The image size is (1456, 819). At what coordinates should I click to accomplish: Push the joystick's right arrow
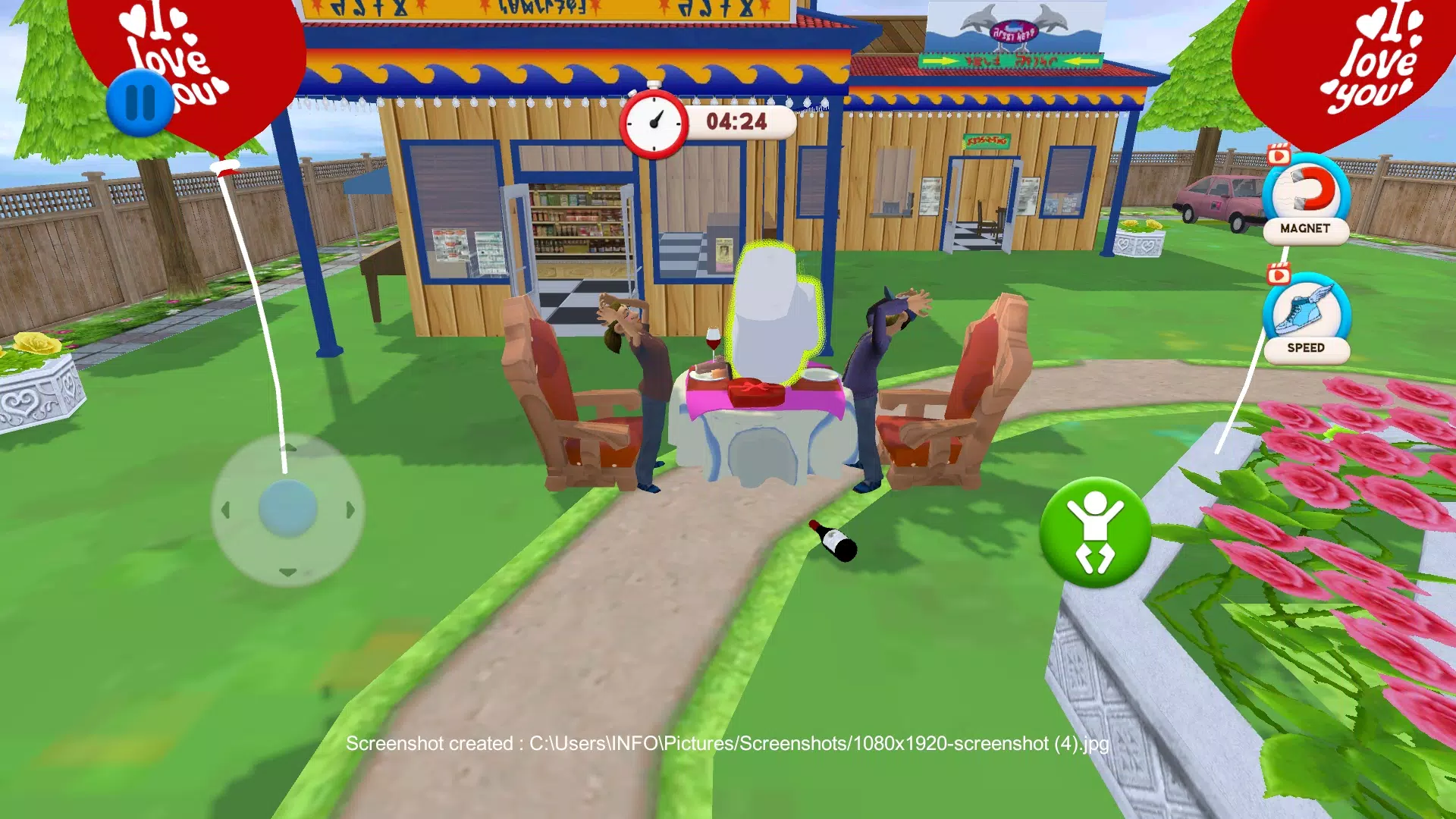tap(350, 510)
